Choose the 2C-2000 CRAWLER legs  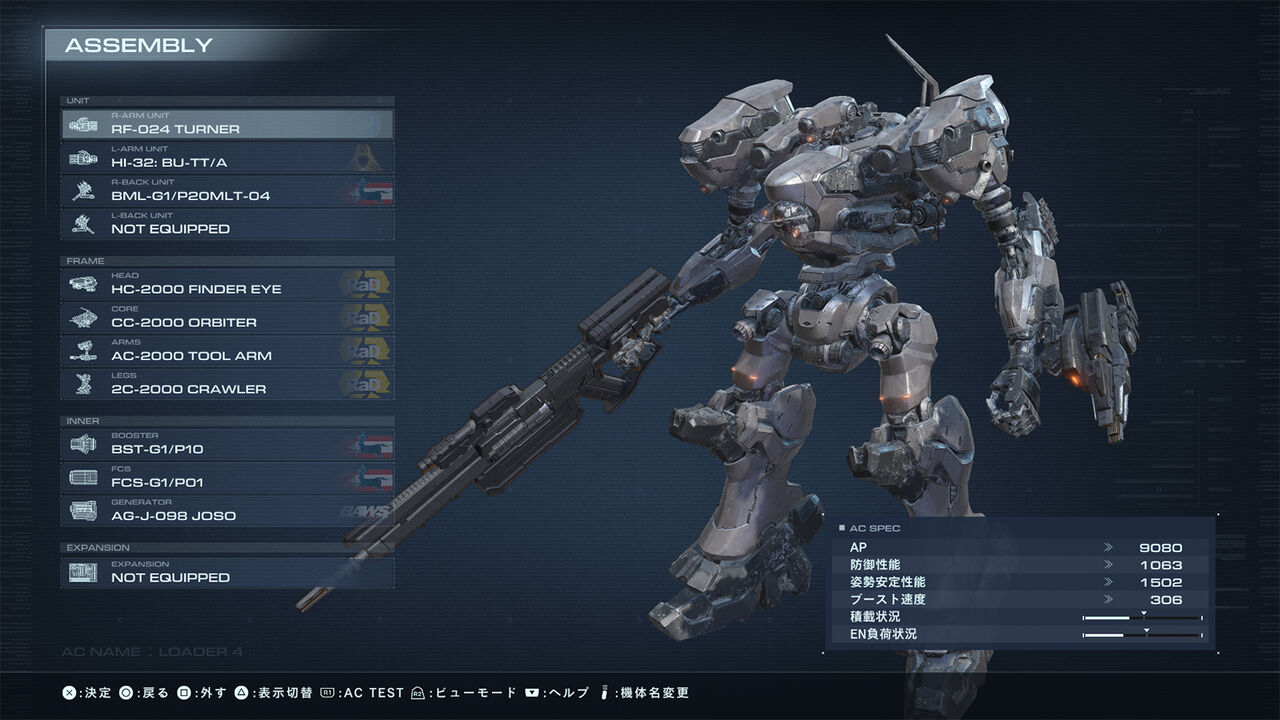click(x=227, y=384)
